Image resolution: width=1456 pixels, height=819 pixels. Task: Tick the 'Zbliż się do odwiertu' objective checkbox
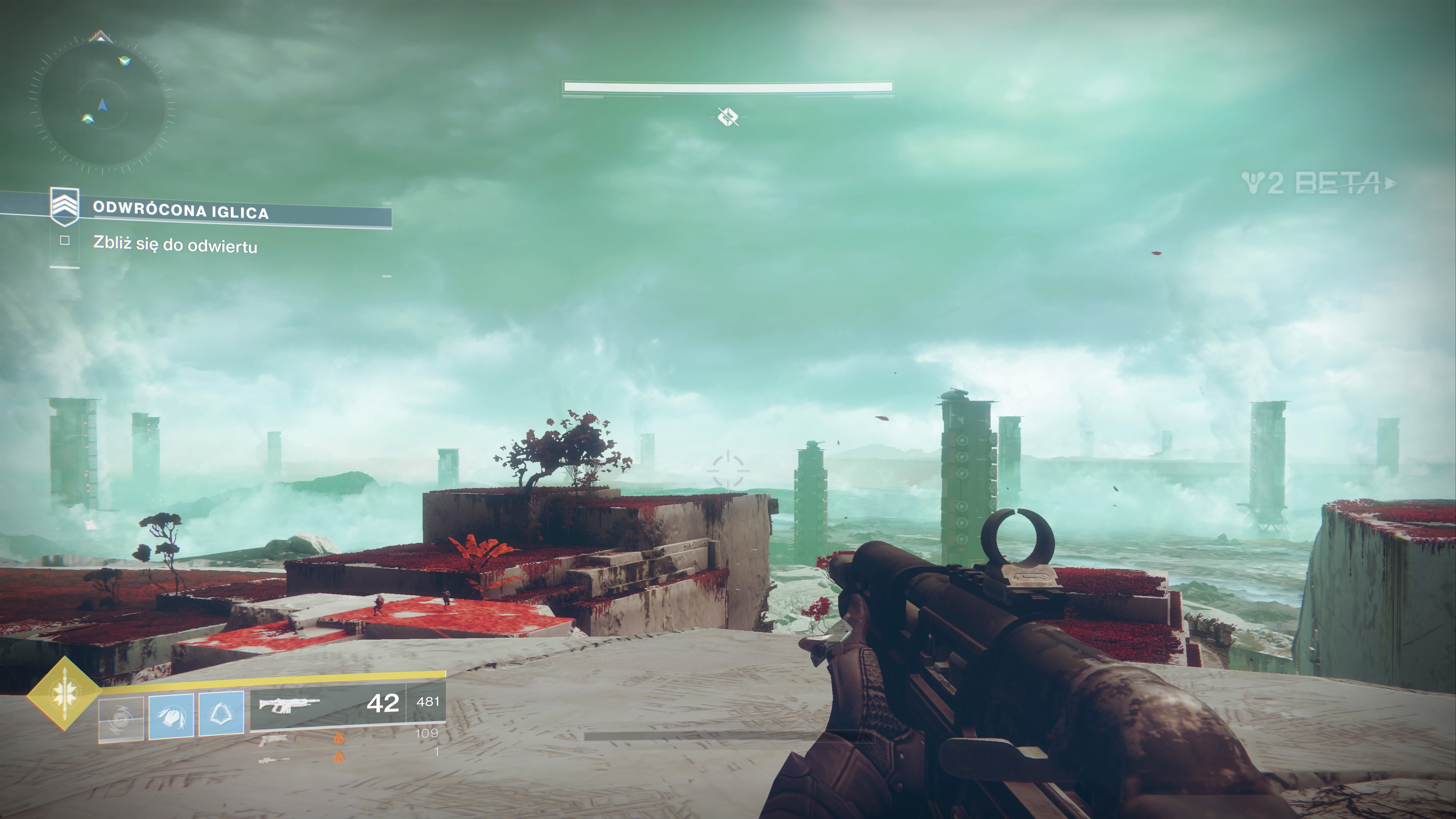click(65, 241)
